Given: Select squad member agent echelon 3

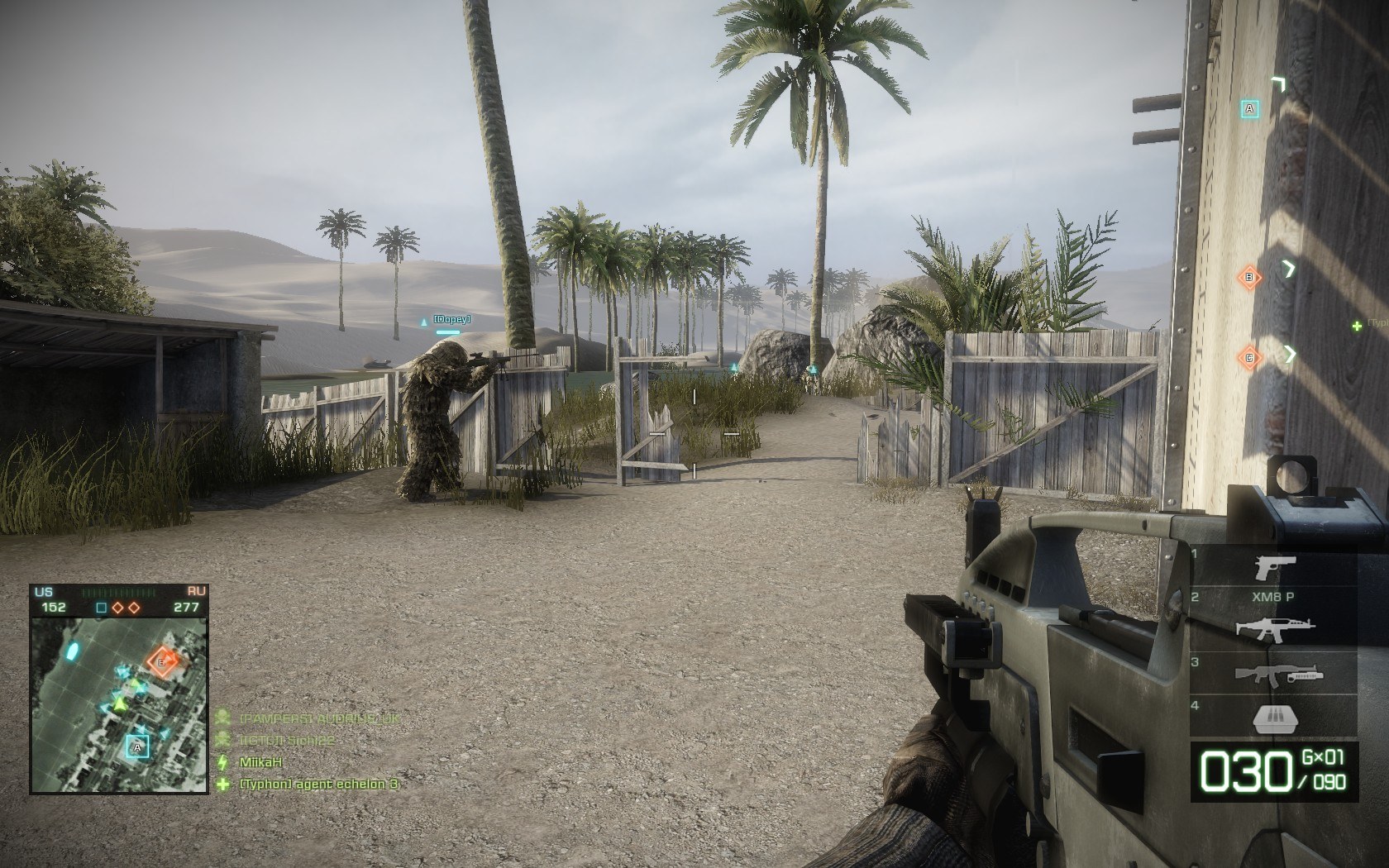Looking at the screenshot, I should tap(318, 784).
